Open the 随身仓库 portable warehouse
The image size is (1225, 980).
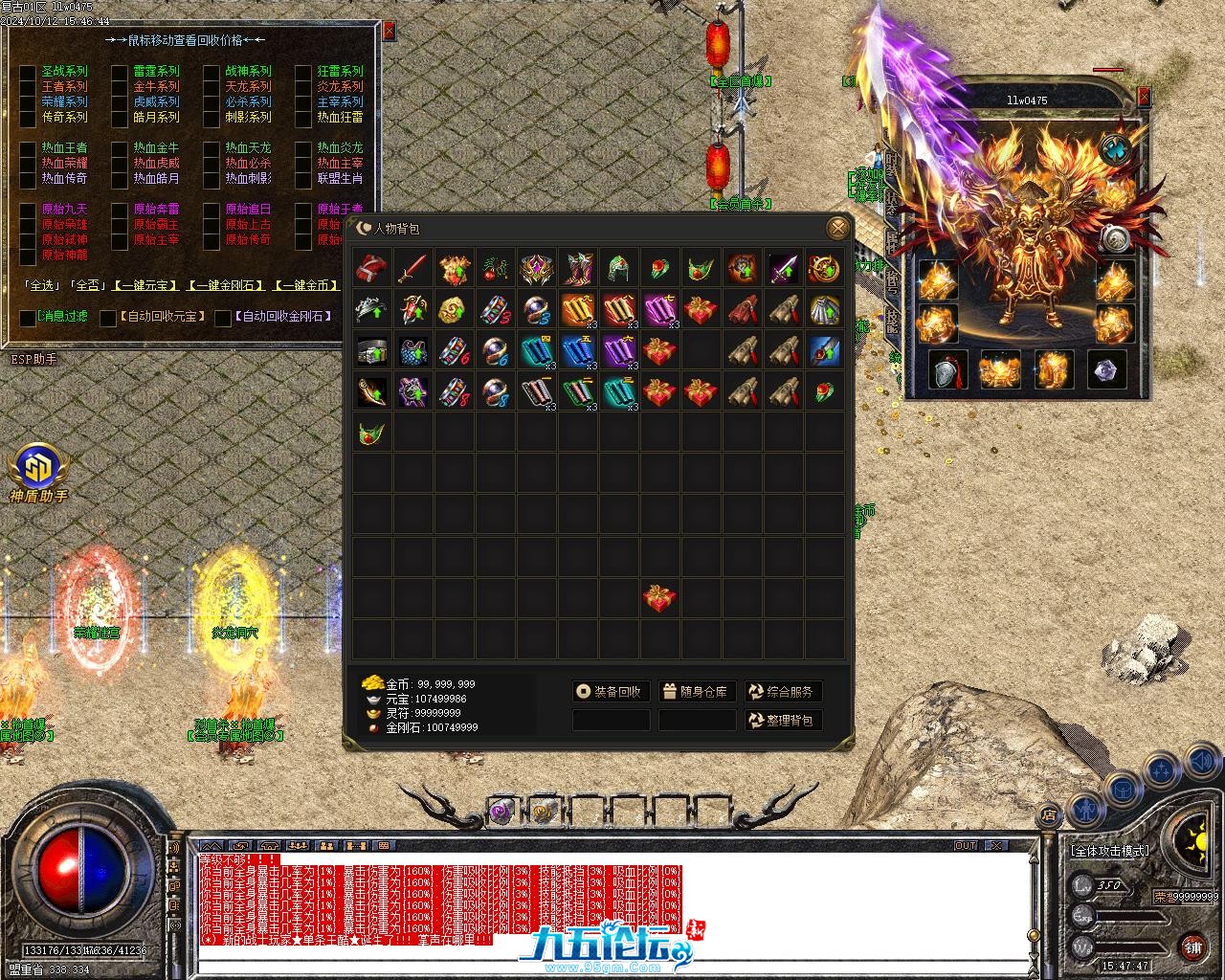click(x=697, y=691)
